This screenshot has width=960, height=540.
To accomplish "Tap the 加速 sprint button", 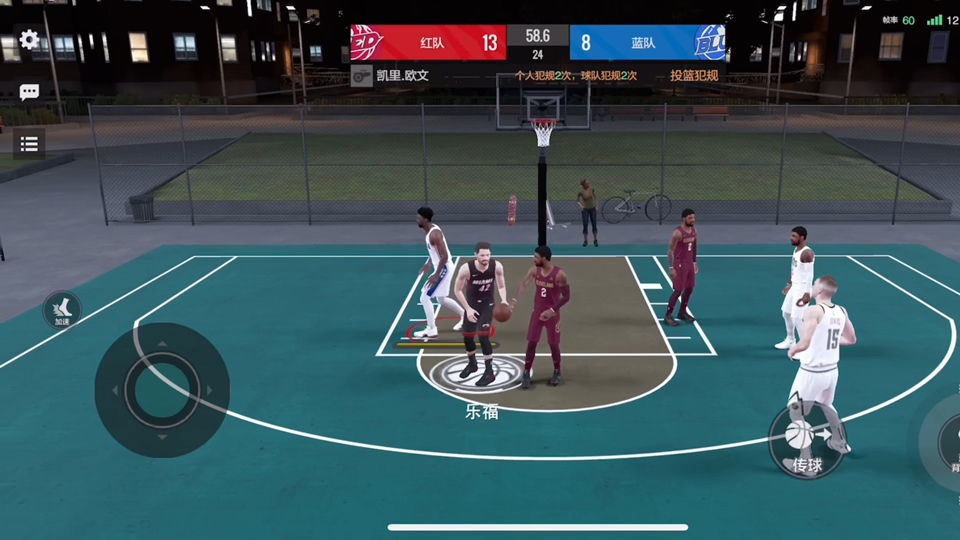I will pyautogui.click(x=62, y=310).
